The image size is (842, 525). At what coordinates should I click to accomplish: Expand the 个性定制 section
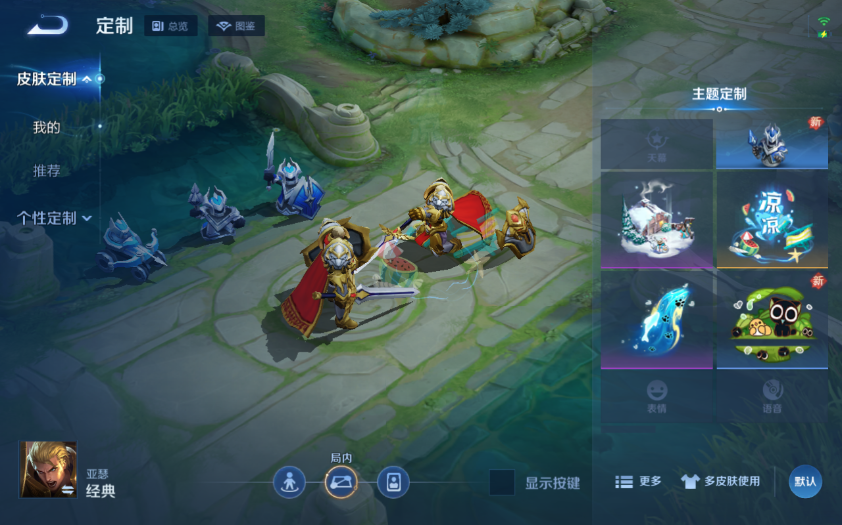[55, 218]
